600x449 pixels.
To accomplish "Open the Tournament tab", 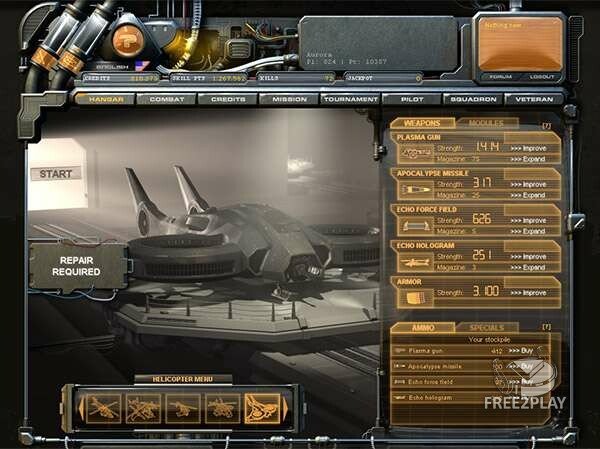I will click(x=351, y=99).
